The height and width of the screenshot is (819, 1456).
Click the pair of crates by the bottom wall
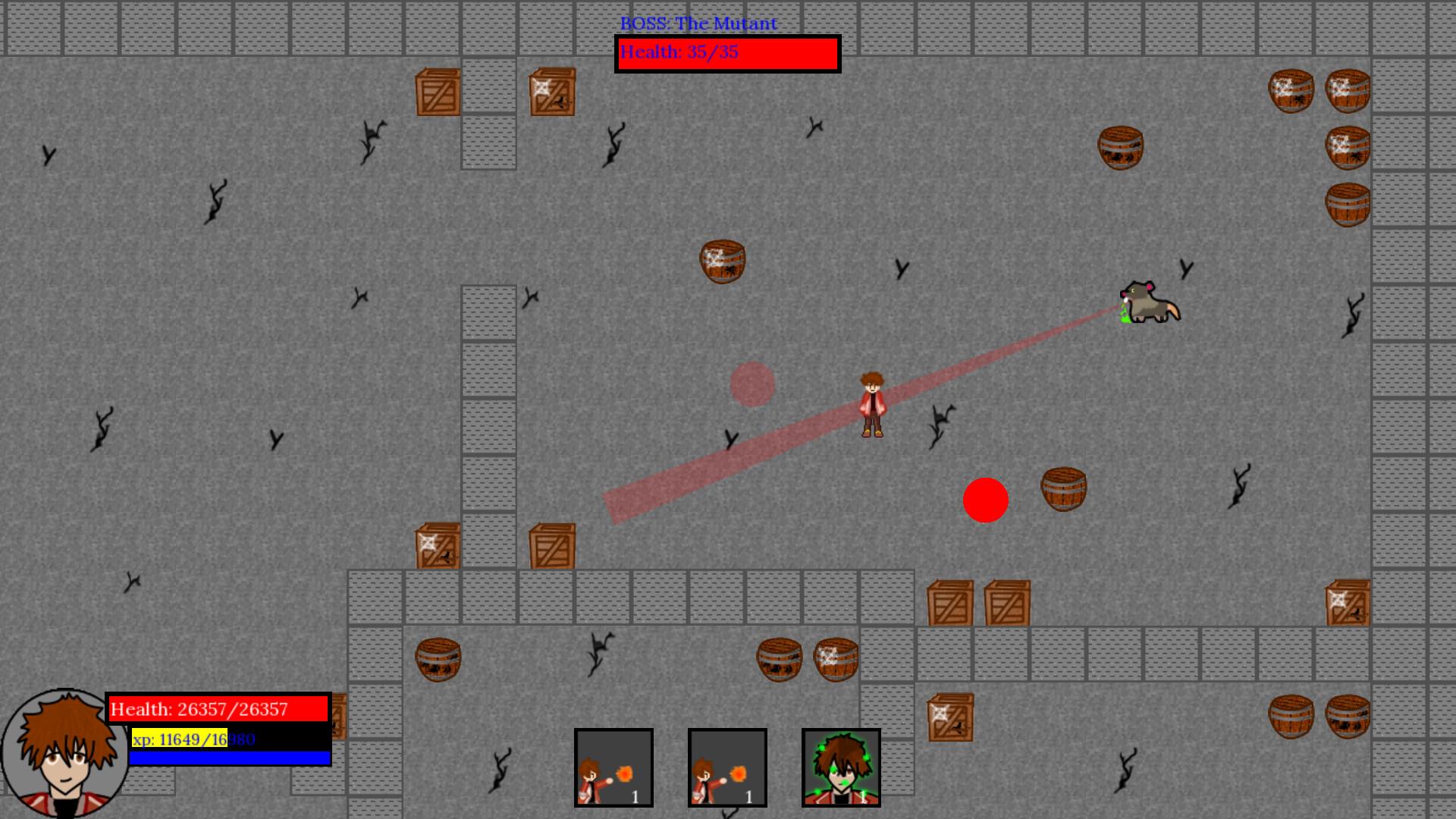[x=978, y=603]
